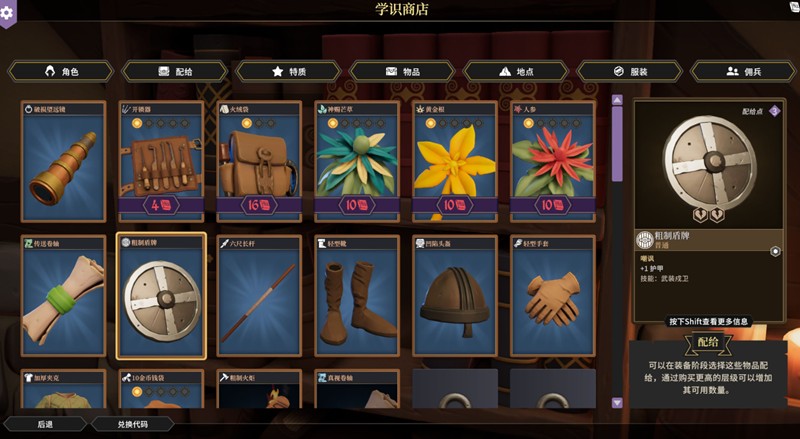Choose the lockpick set card costing 4
The width and height of the screenshot is (800, 439).
161,162
